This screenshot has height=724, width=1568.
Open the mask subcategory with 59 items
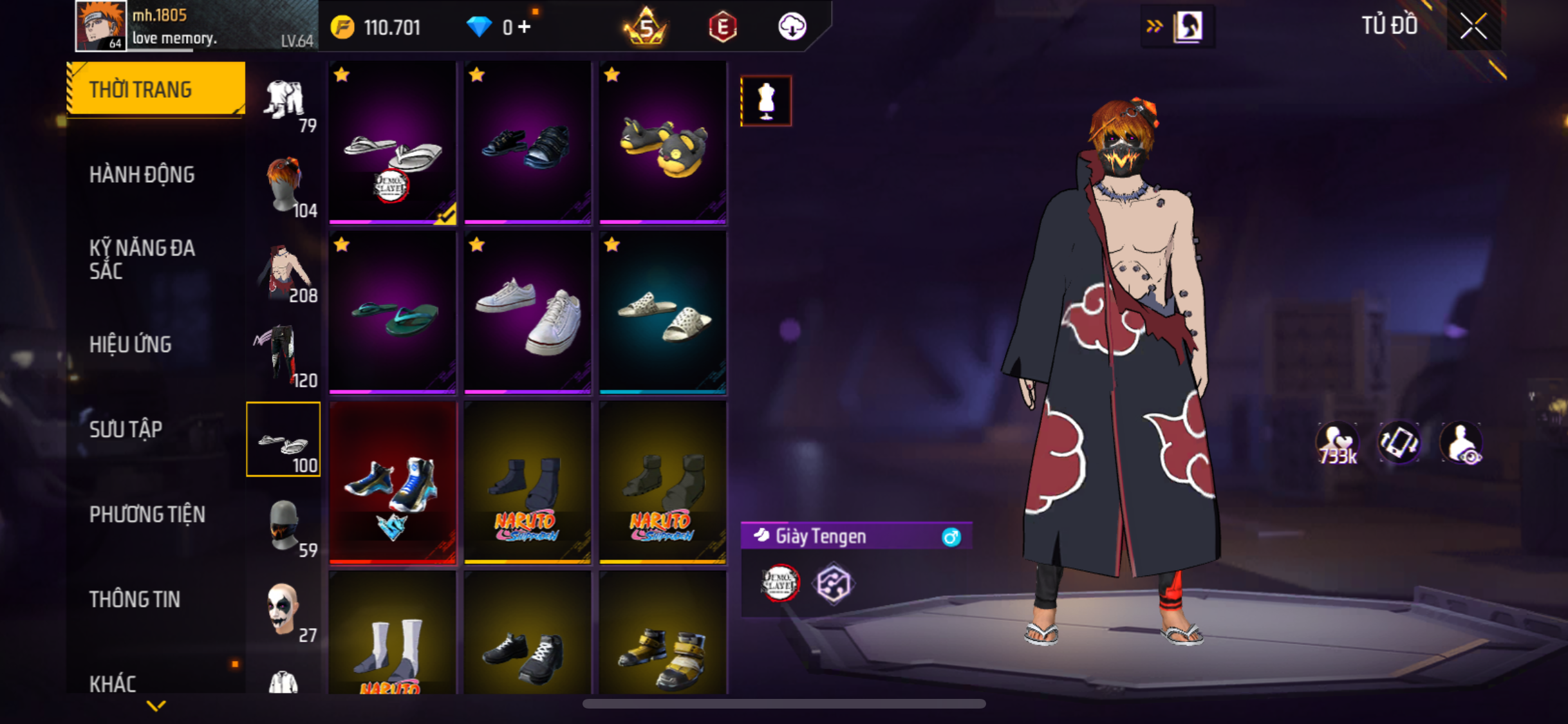click(x=284, y=525)
